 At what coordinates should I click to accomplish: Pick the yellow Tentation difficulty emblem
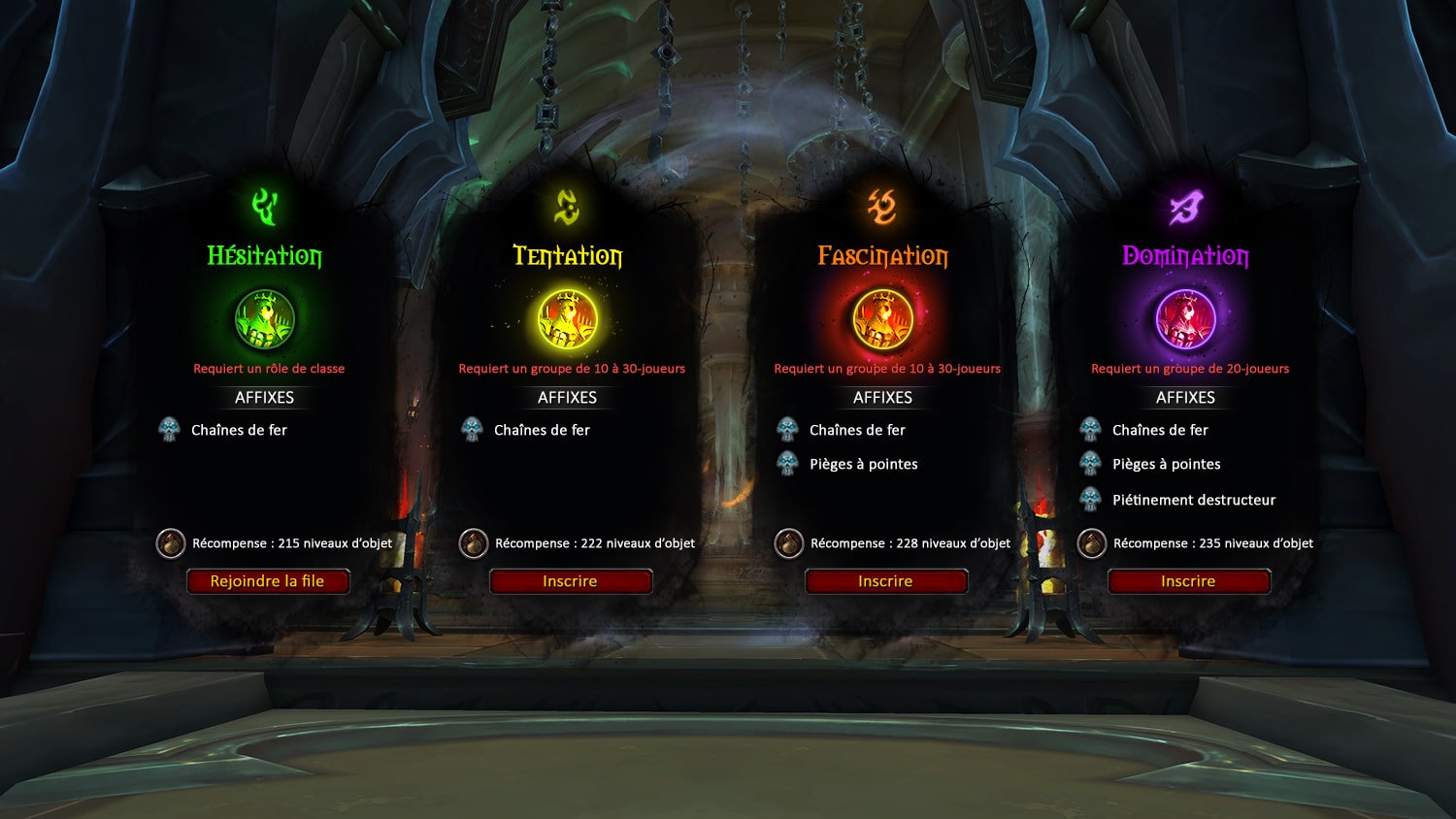click(x=568, y=319)
